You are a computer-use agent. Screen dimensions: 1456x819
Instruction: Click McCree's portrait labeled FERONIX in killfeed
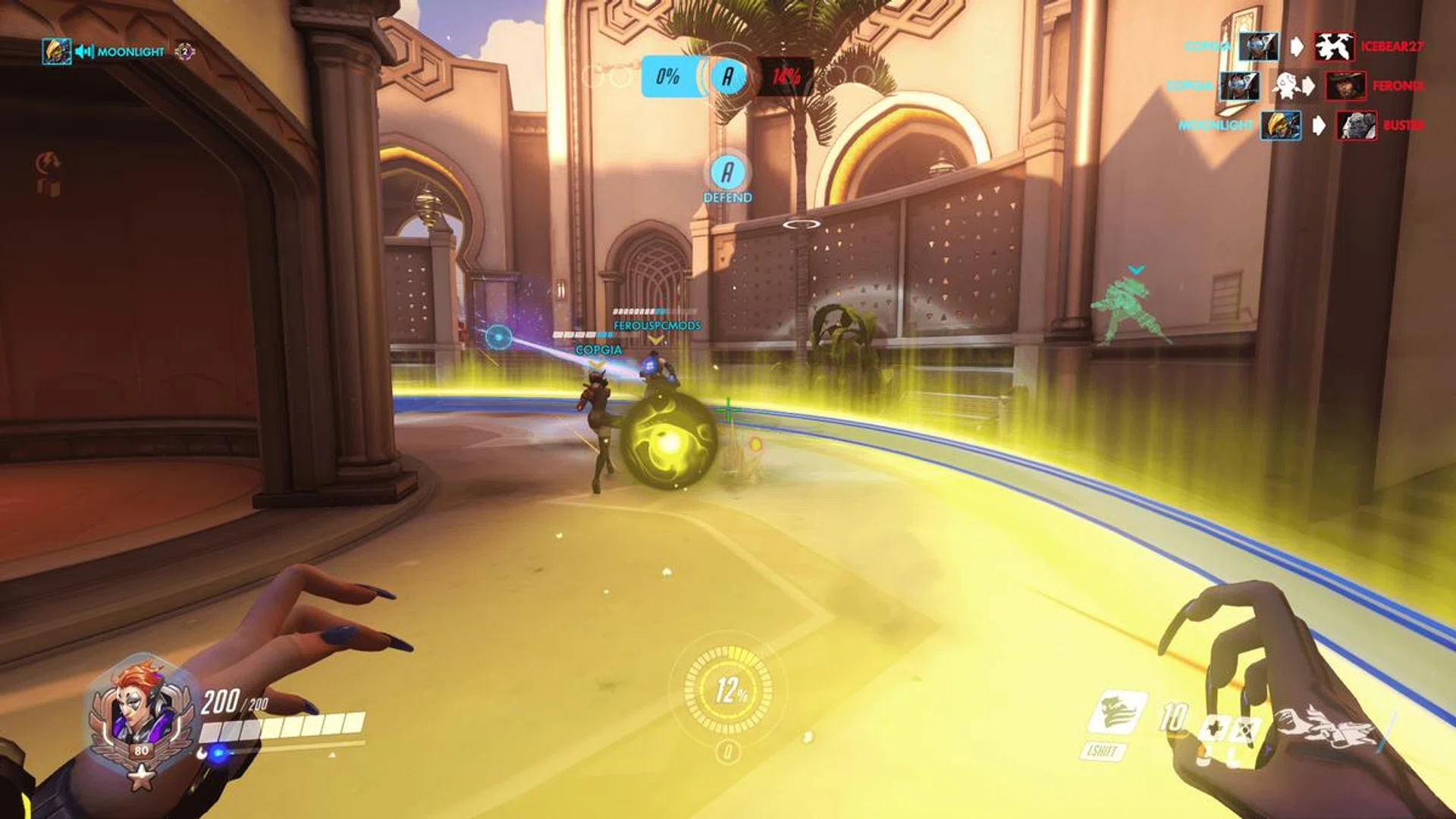[x=1345, y=87]
